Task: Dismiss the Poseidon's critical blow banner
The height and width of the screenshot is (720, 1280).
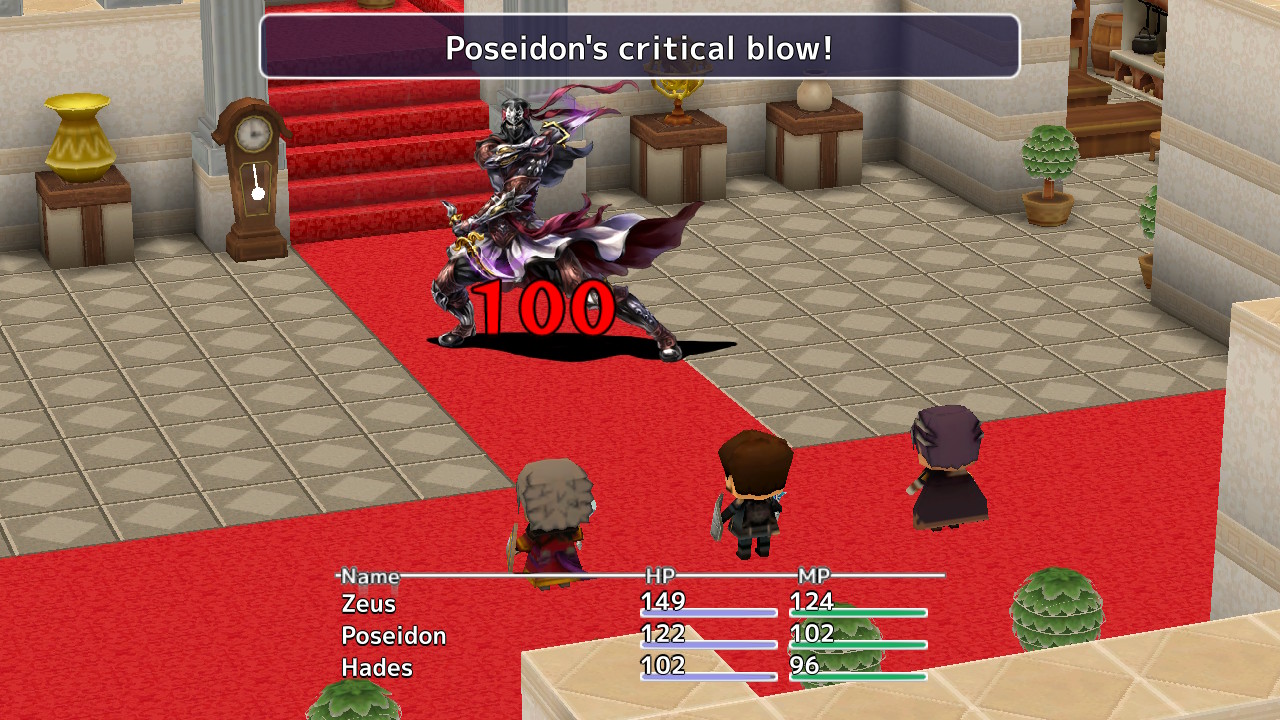Action: point(638,47)
